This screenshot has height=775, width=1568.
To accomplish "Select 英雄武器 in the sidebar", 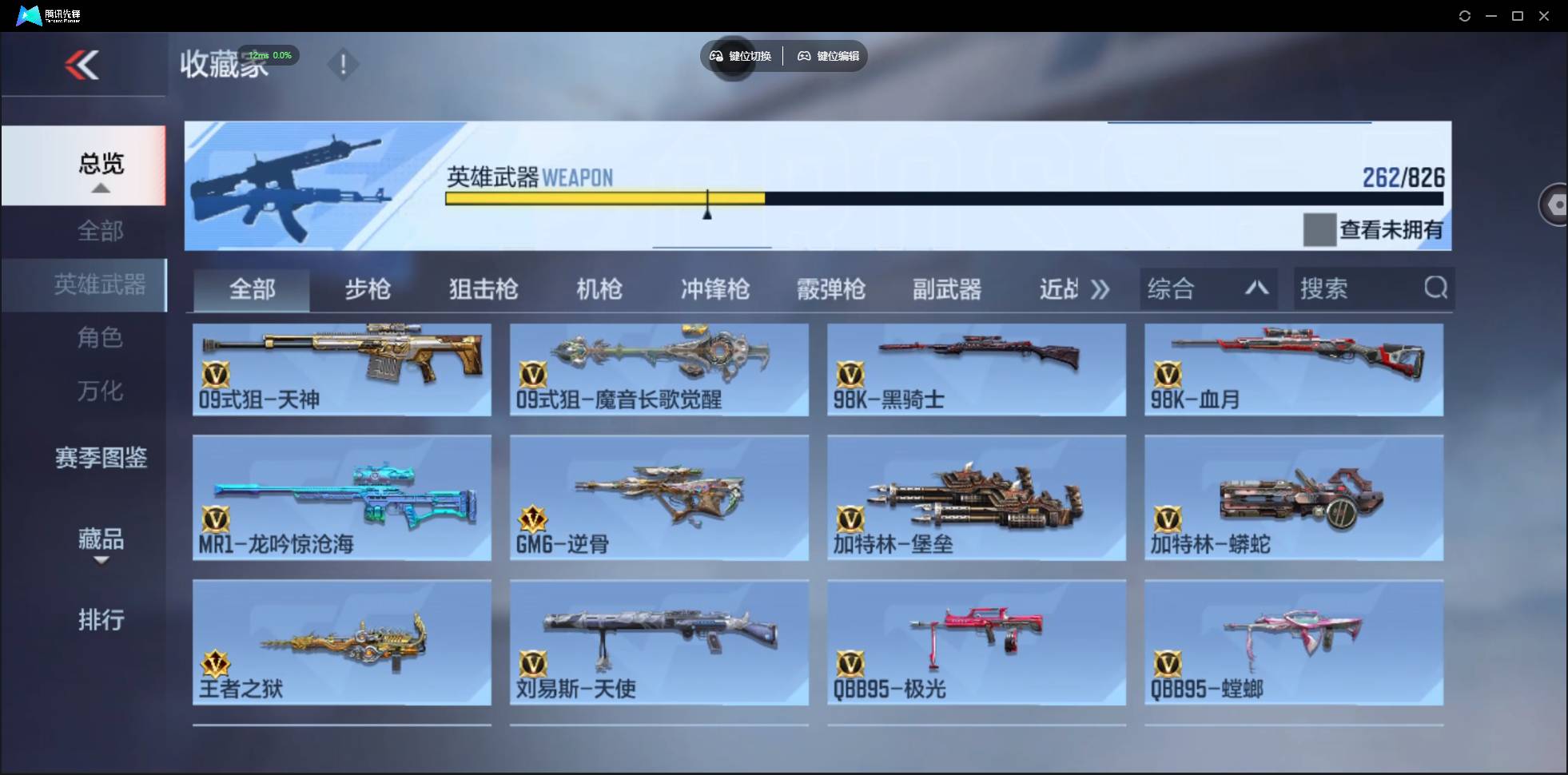I will click(x=101, y=284).
